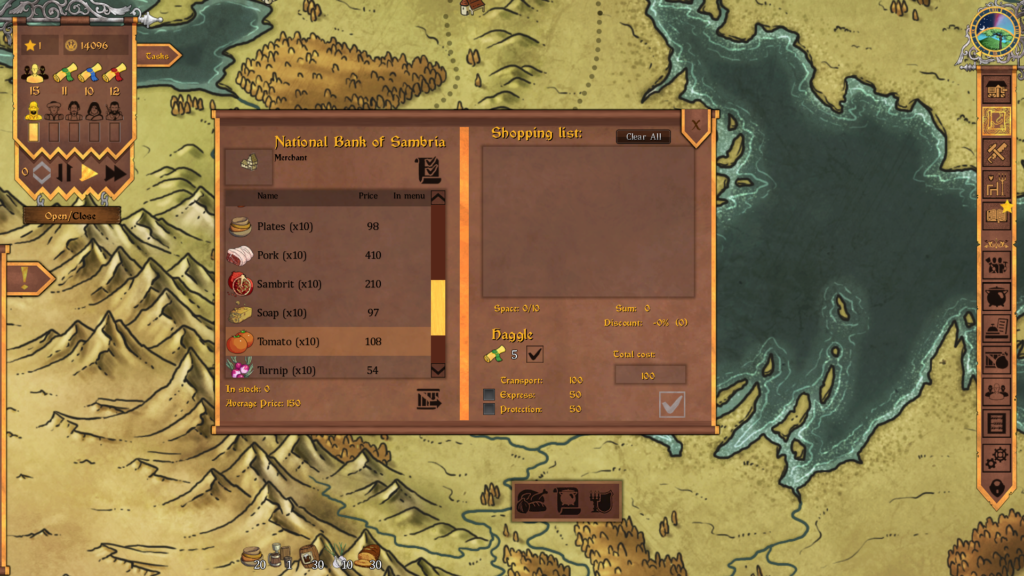Enable Protection for the shipment
The width and height of the screenshot is (1024, 576).
(489, 409)
